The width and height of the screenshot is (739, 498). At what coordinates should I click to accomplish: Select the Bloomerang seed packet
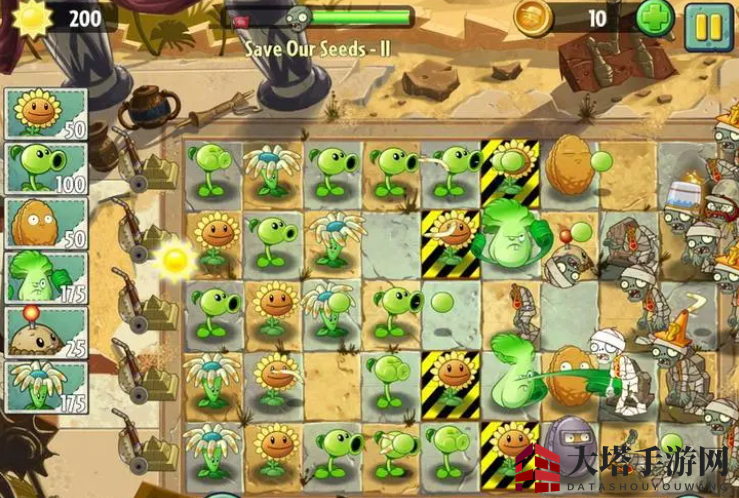pos(46,387)
